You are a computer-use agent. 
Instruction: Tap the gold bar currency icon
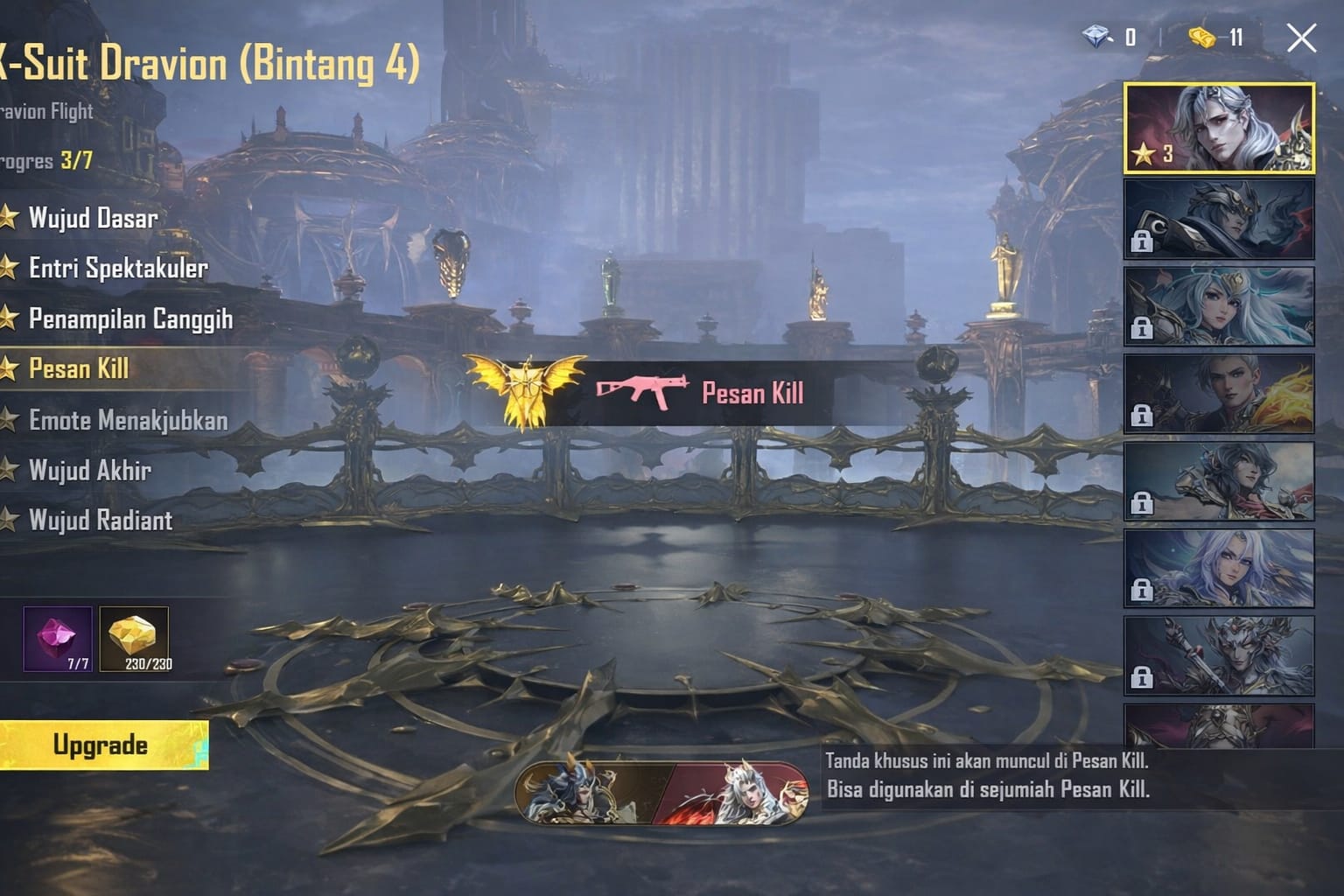1203,37
